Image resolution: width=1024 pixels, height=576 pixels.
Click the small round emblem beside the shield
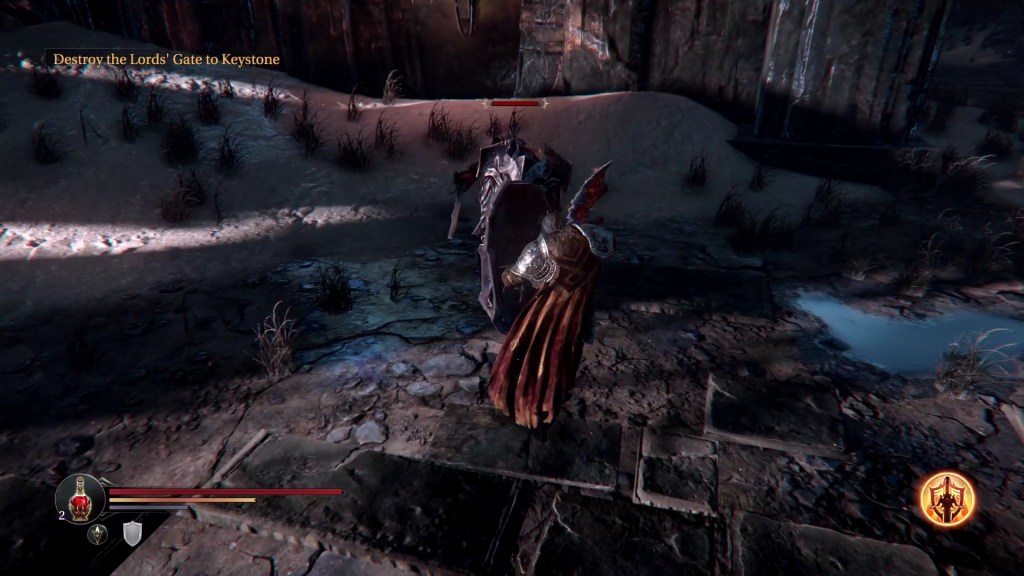tap(98, 535)
